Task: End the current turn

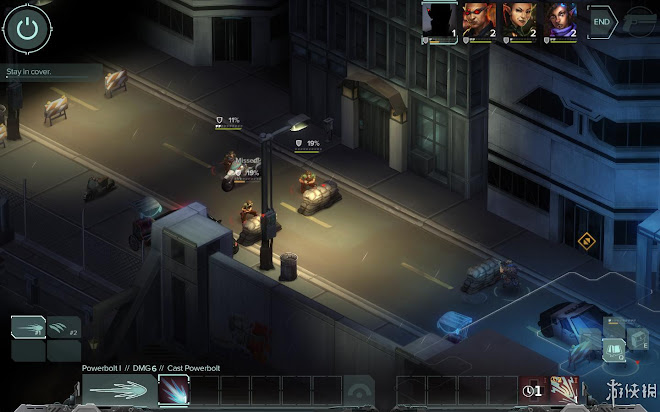Action: [603, 20]
